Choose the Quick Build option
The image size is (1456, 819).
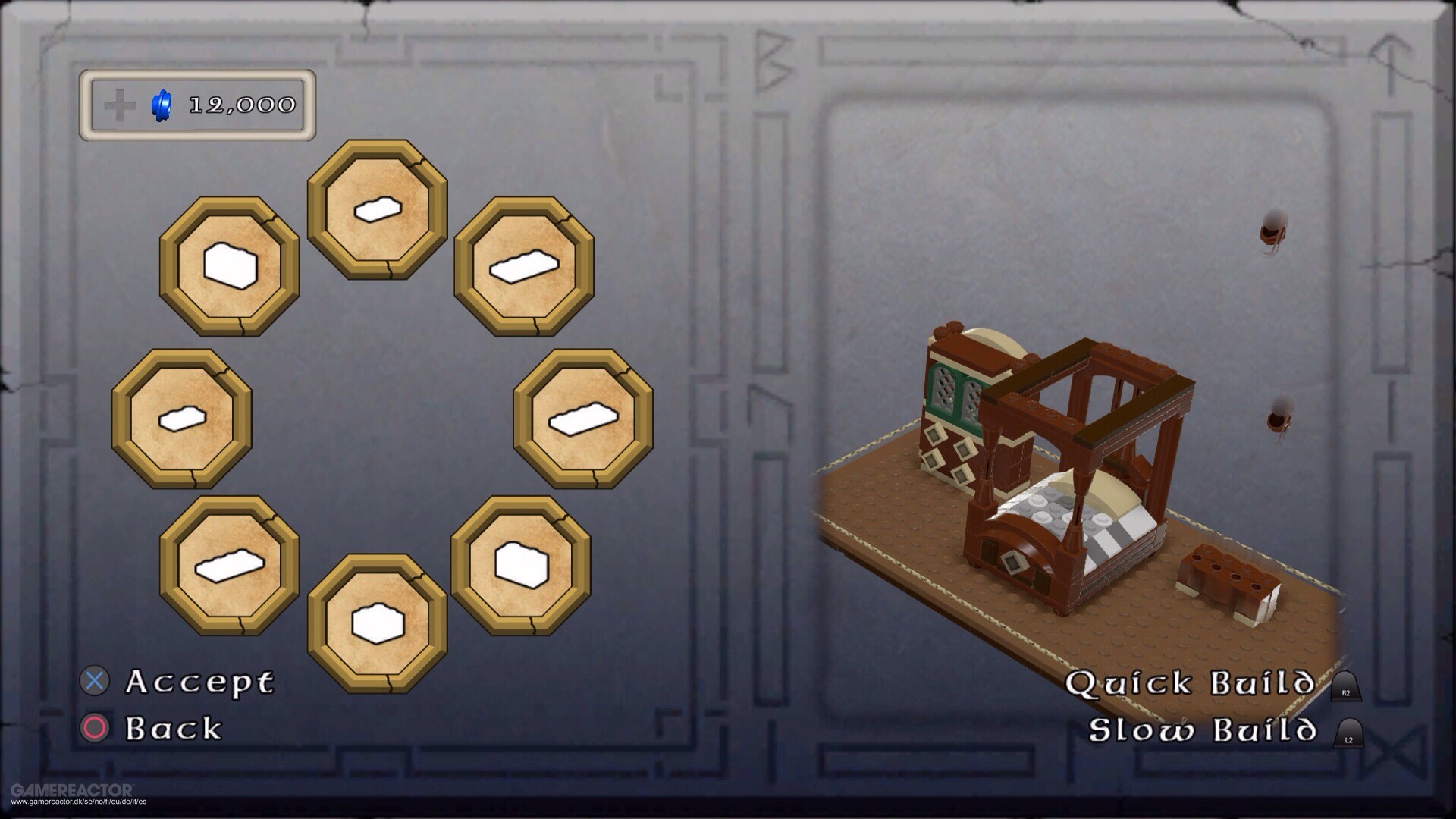(1191, 683)
